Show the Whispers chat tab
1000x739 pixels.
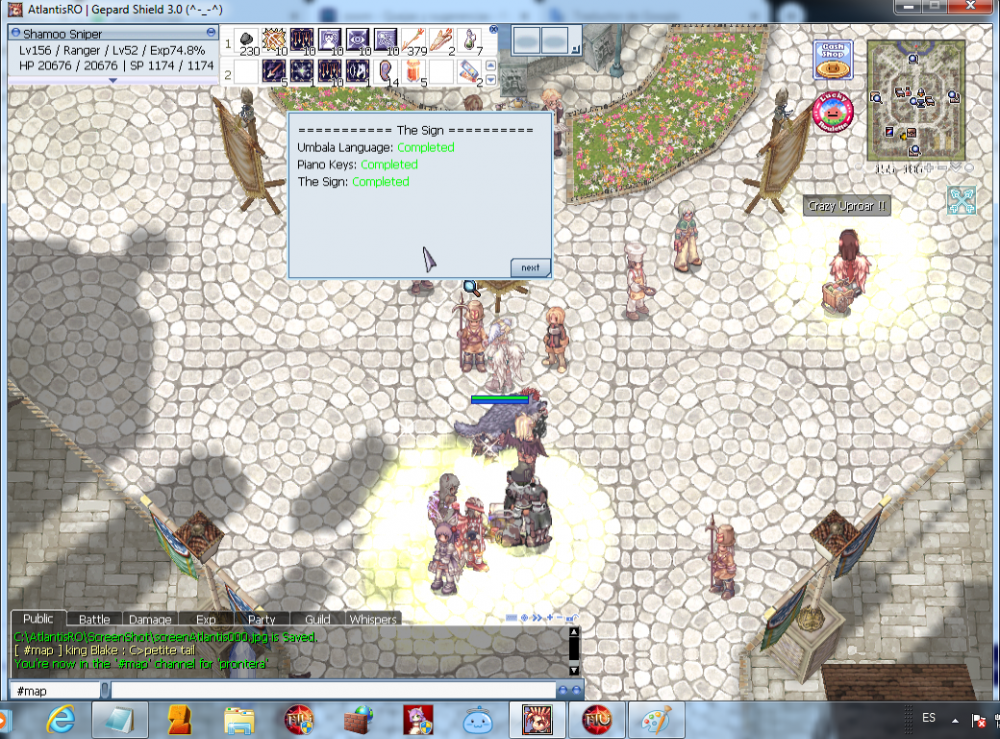pos(372,619)
